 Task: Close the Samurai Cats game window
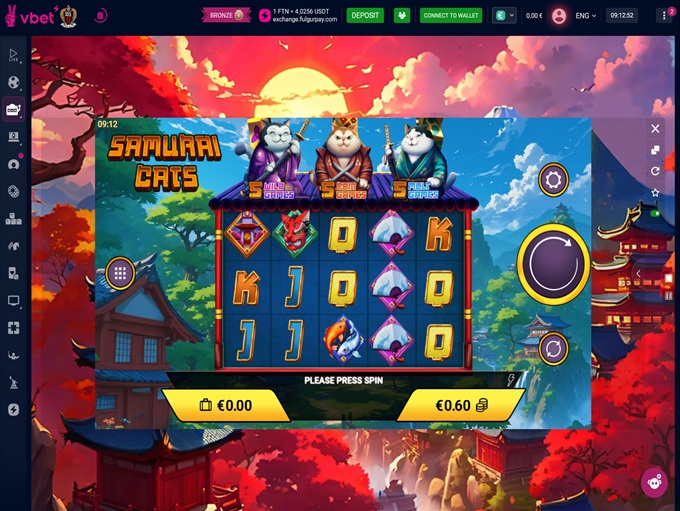point(655,128)
